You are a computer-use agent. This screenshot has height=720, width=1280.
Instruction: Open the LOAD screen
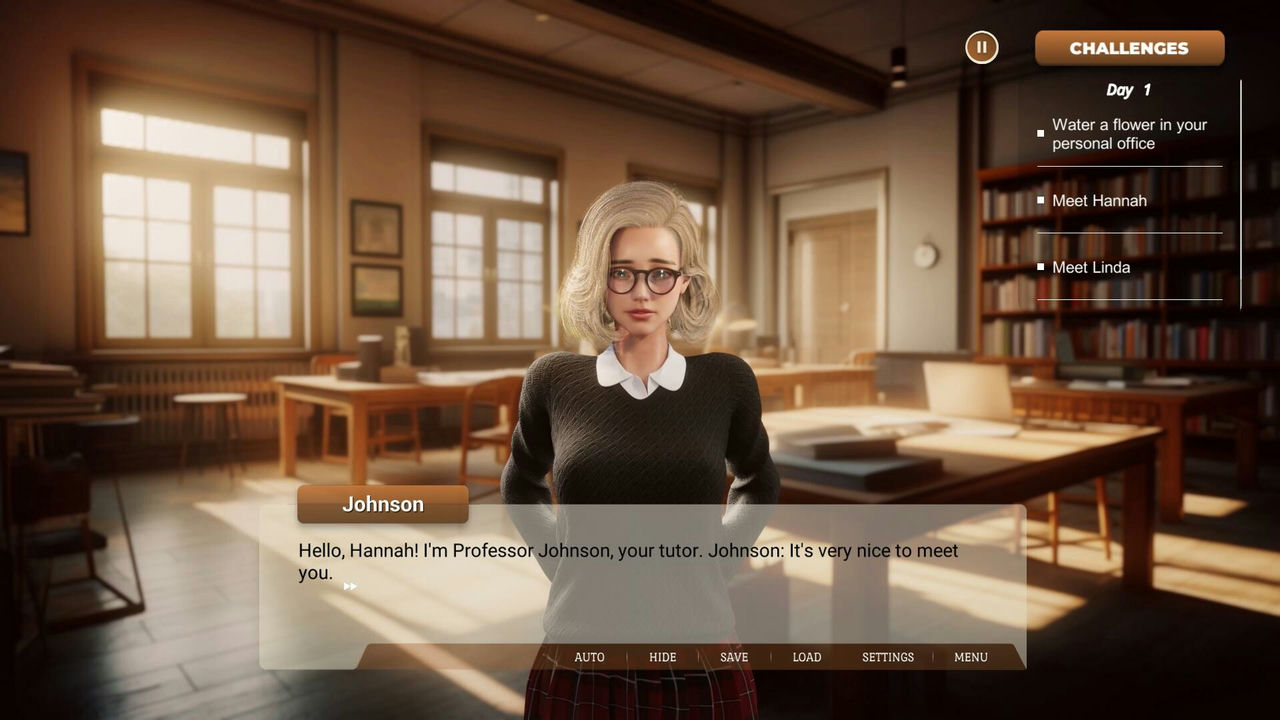[x=807, y=657]
